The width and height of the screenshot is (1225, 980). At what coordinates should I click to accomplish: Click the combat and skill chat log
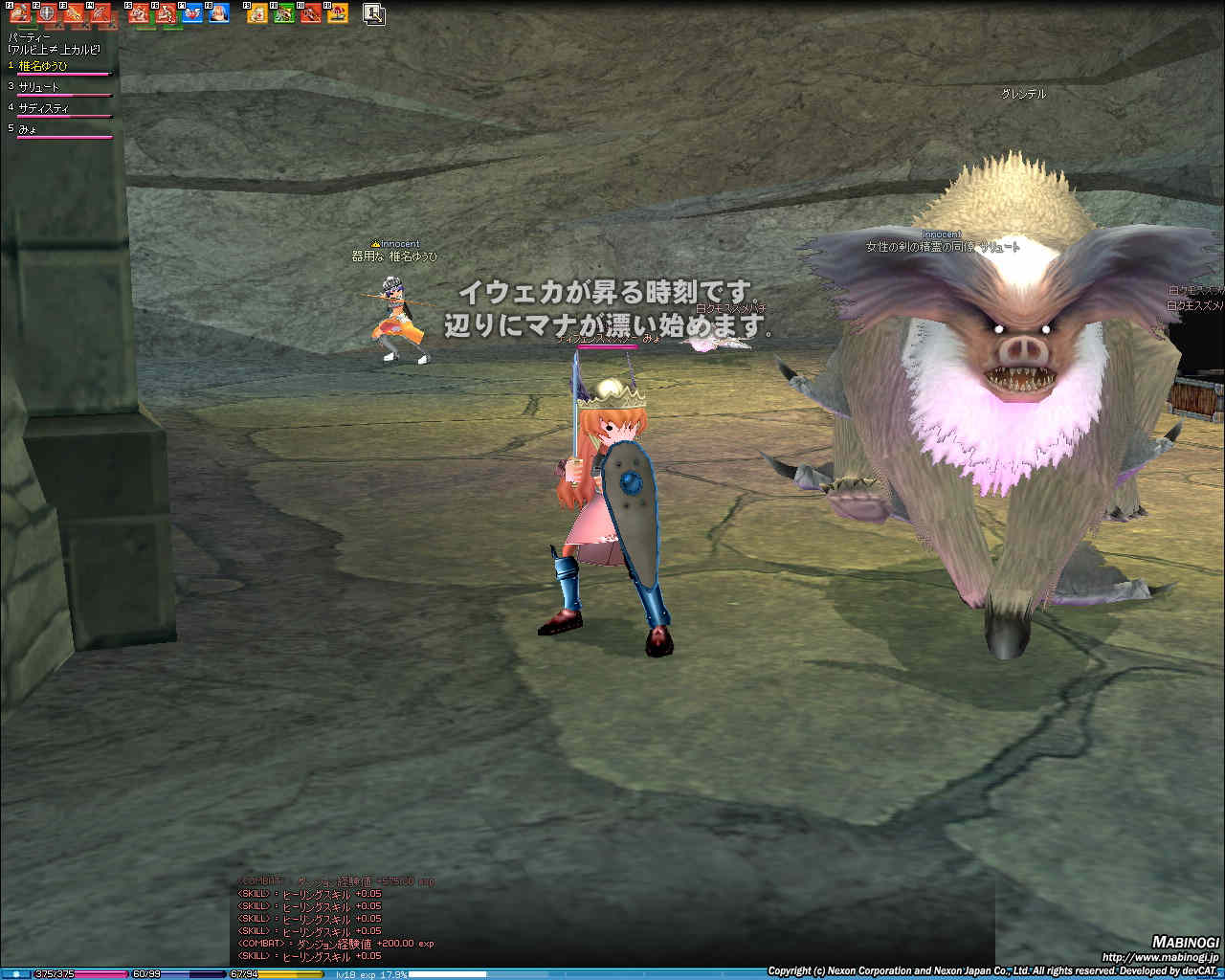click(x=335, y=919)
